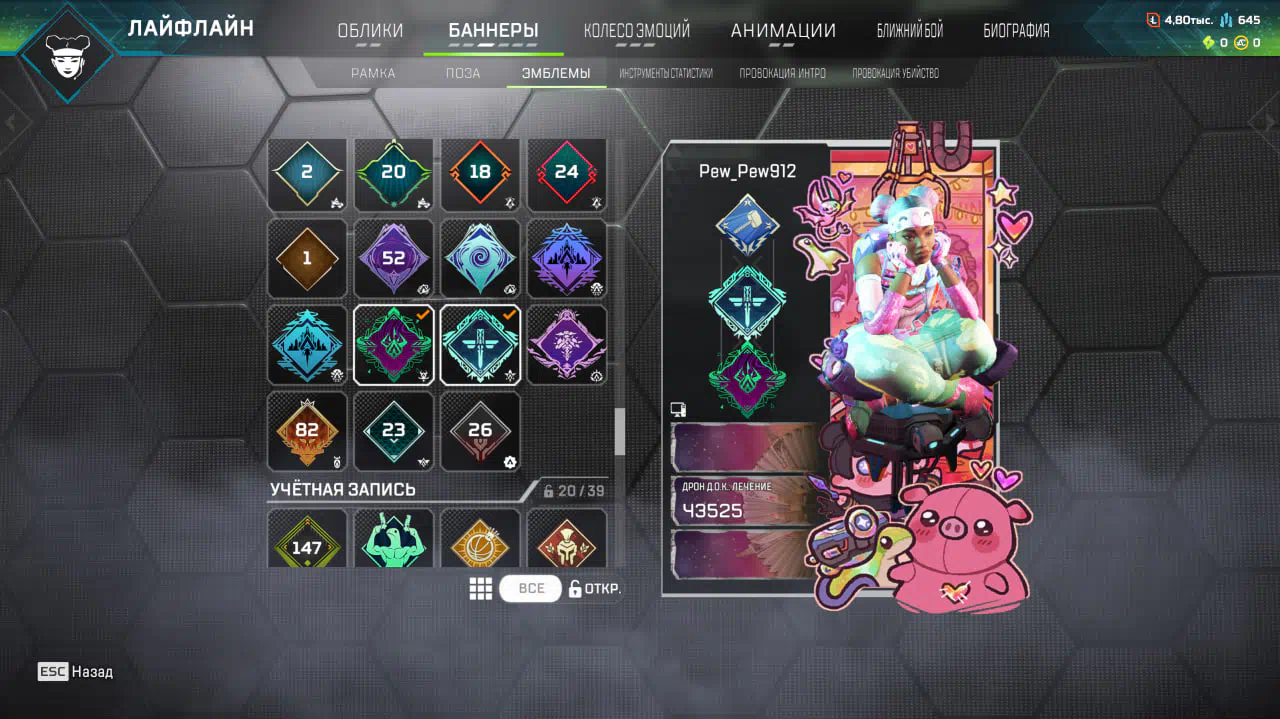Image resolution: width=1280 pixels, height=719 pixels.
Task: Open the КОЛЕСО ЭМОЦИЙ tab
Action: coord(636,31)
